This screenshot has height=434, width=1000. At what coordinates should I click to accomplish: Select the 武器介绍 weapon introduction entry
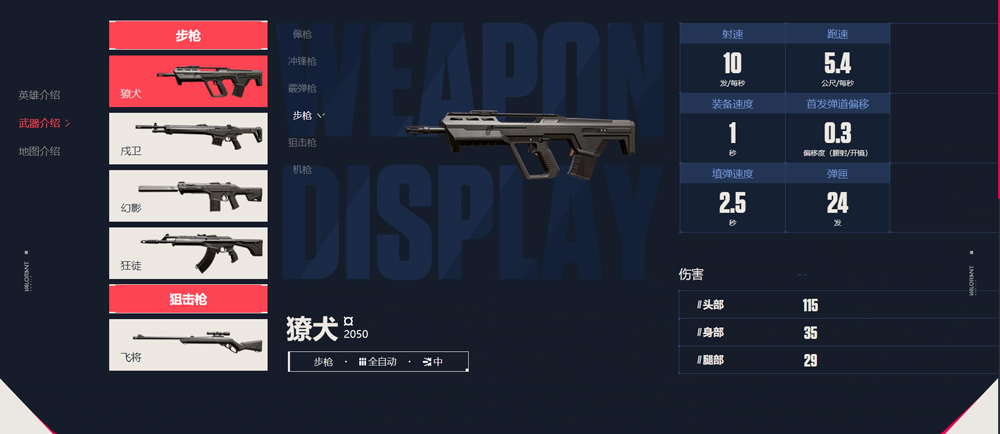40,123
